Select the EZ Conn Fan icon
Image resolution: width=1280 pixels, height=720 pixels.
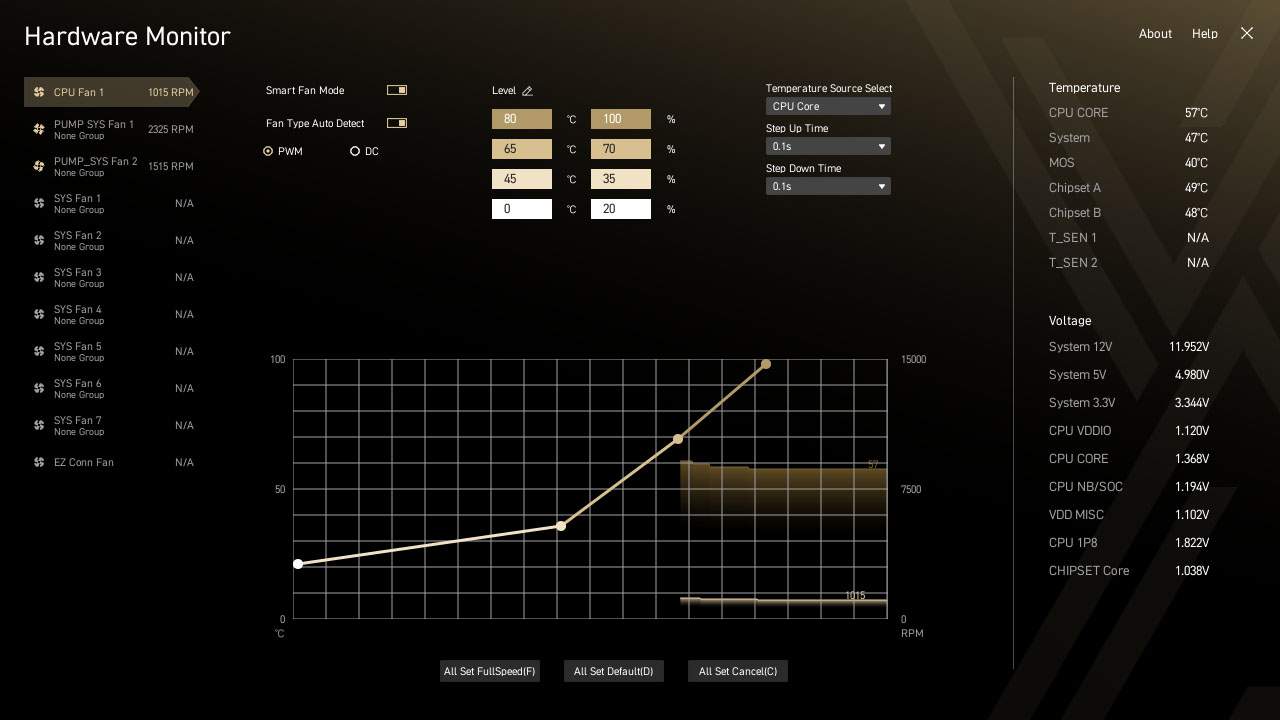[39, 462]
